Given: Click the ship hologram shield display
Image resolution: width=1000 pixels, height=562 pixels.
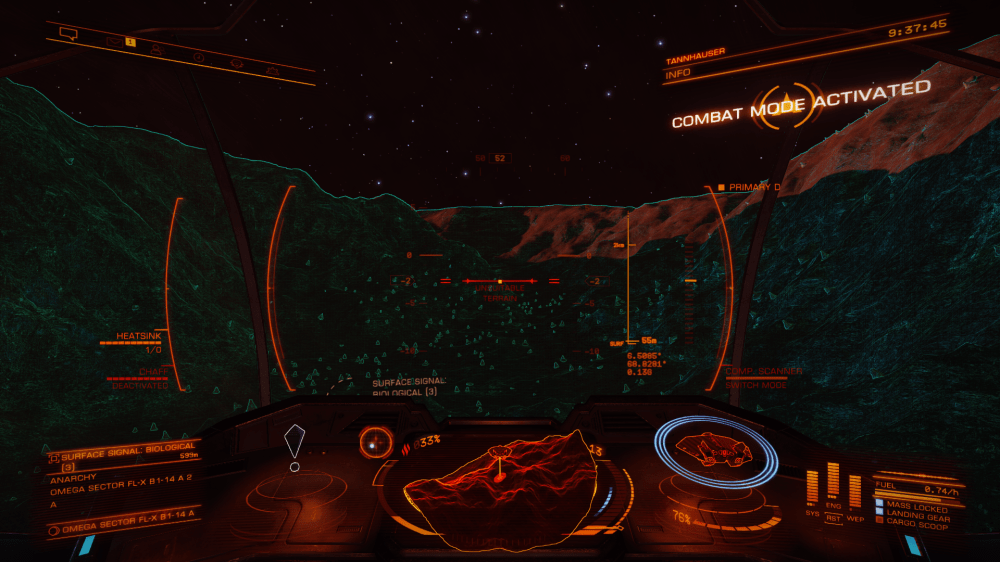Looking at the screenshot, I should 714,452.
